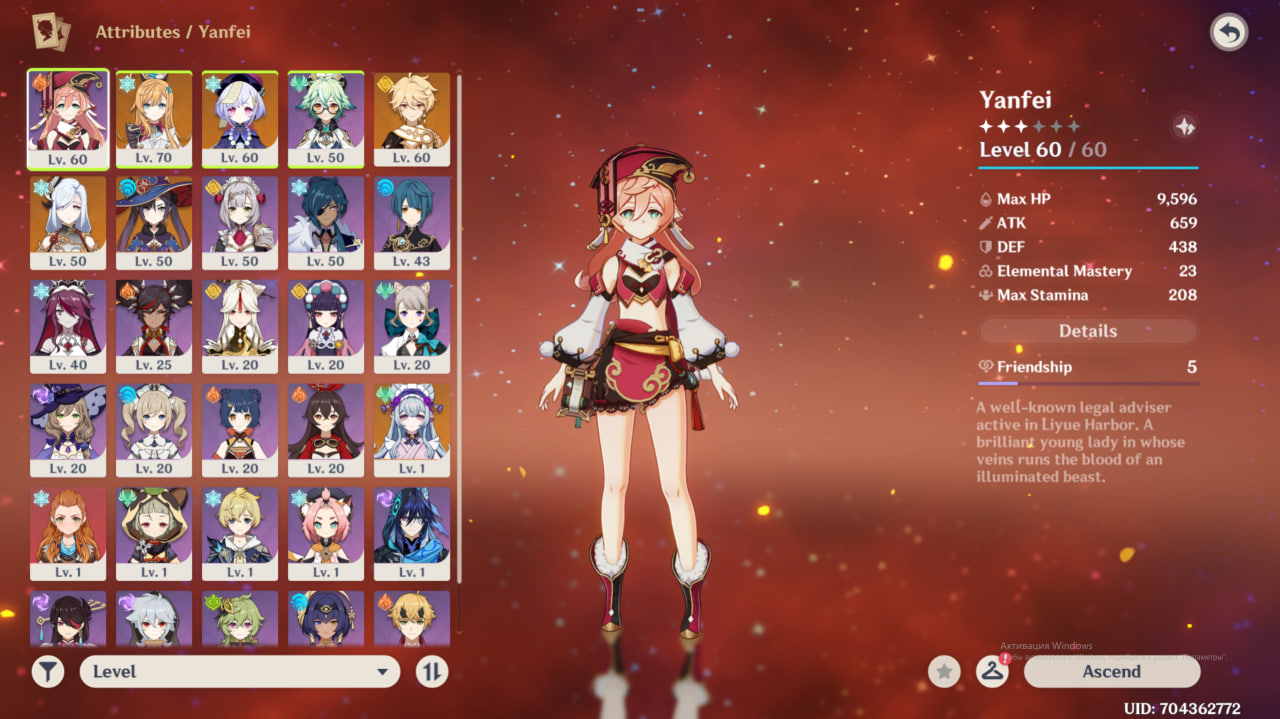Toggle the sort order arrows
1280x719 pixels.
click(432, 672)
